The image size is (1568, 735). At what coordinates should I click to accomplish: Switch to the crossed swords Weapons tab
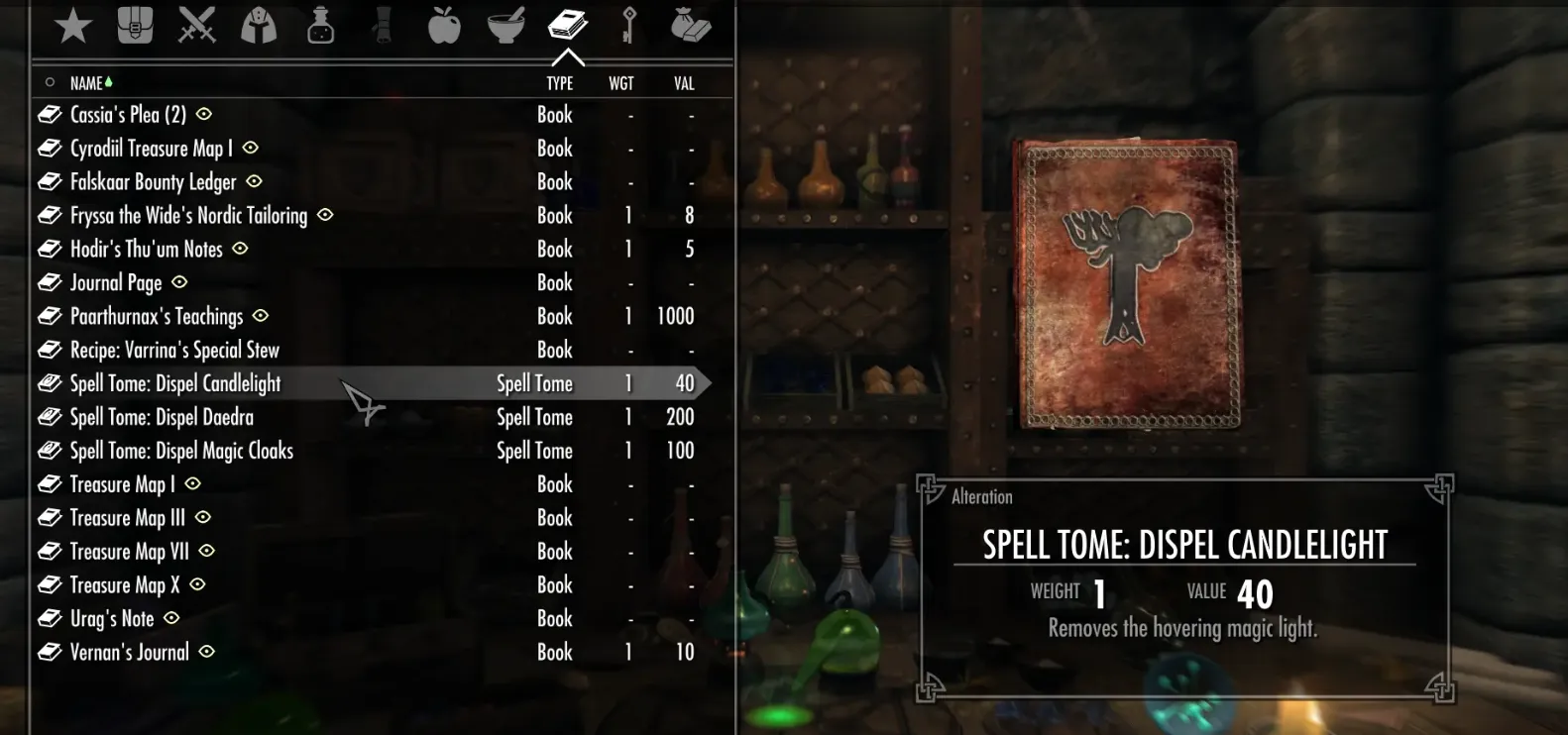point(196,26)
